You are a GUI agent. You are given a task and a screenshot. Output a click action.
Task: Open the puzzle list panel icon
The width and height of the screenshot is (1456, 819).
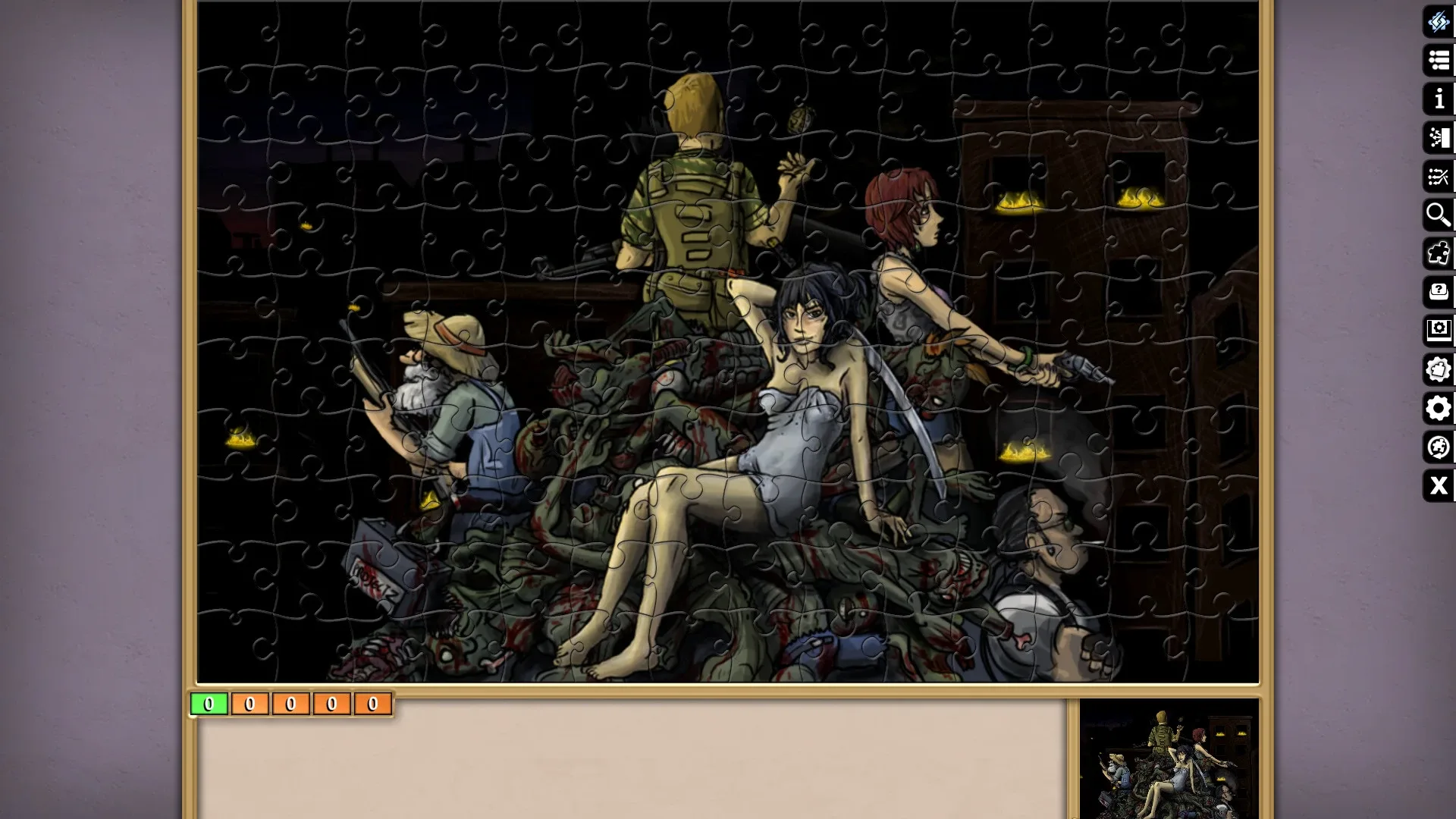[x=1438, y=61]
